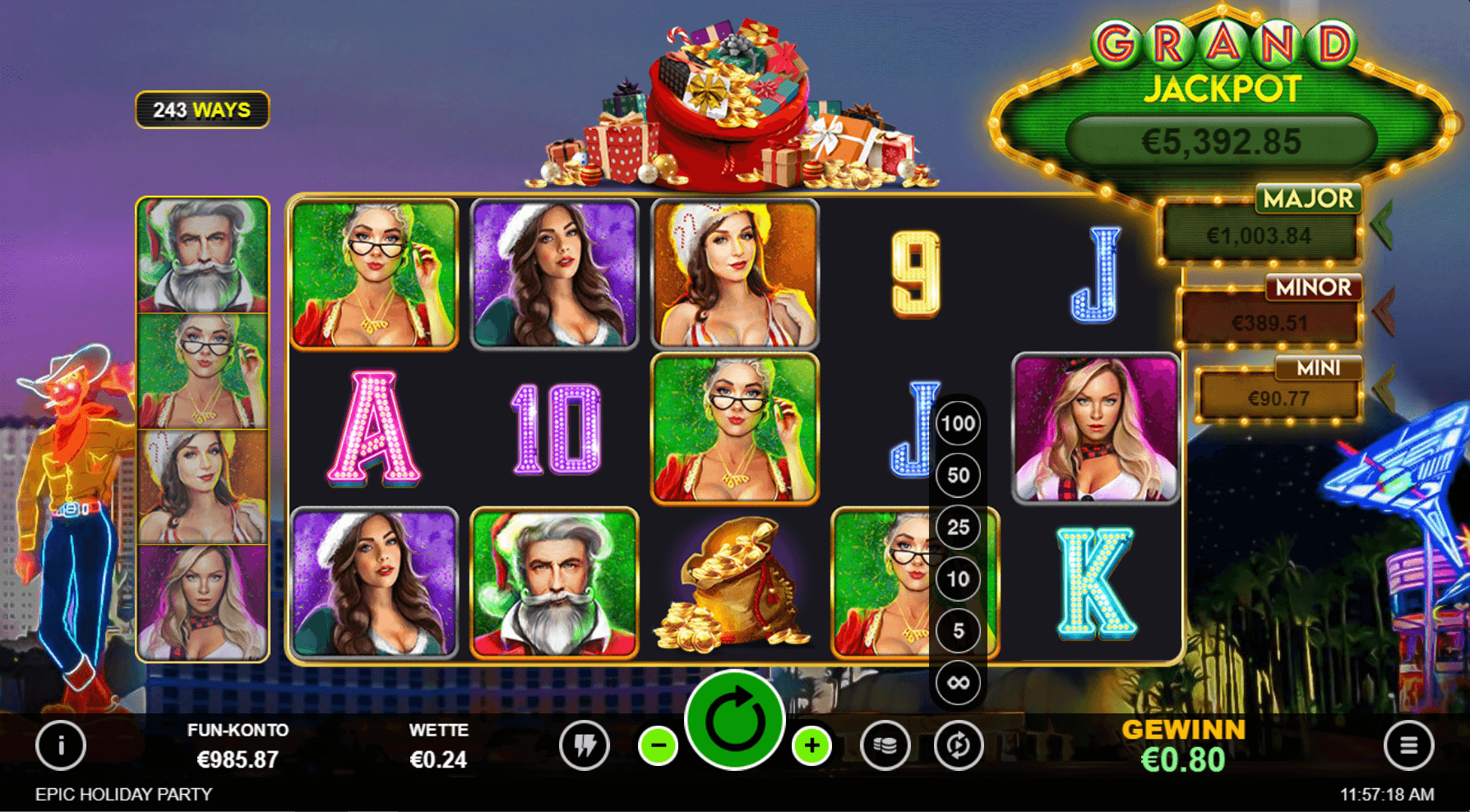
Task: Increase the bet with the plus button
Action: [811, 745]
